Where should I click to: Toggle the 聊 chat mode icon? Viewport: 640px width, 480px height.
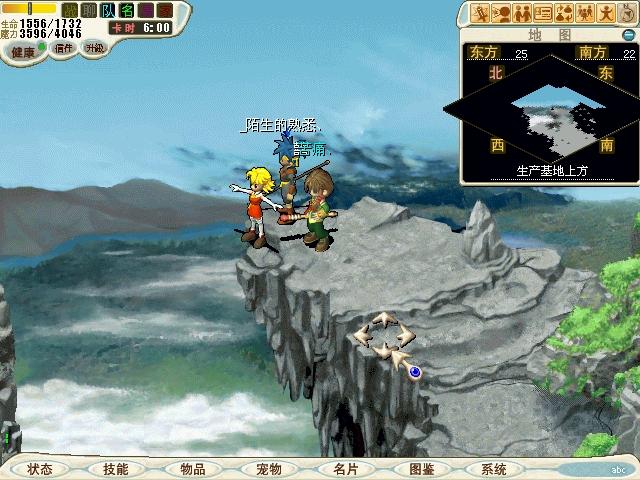coord(88,10)
